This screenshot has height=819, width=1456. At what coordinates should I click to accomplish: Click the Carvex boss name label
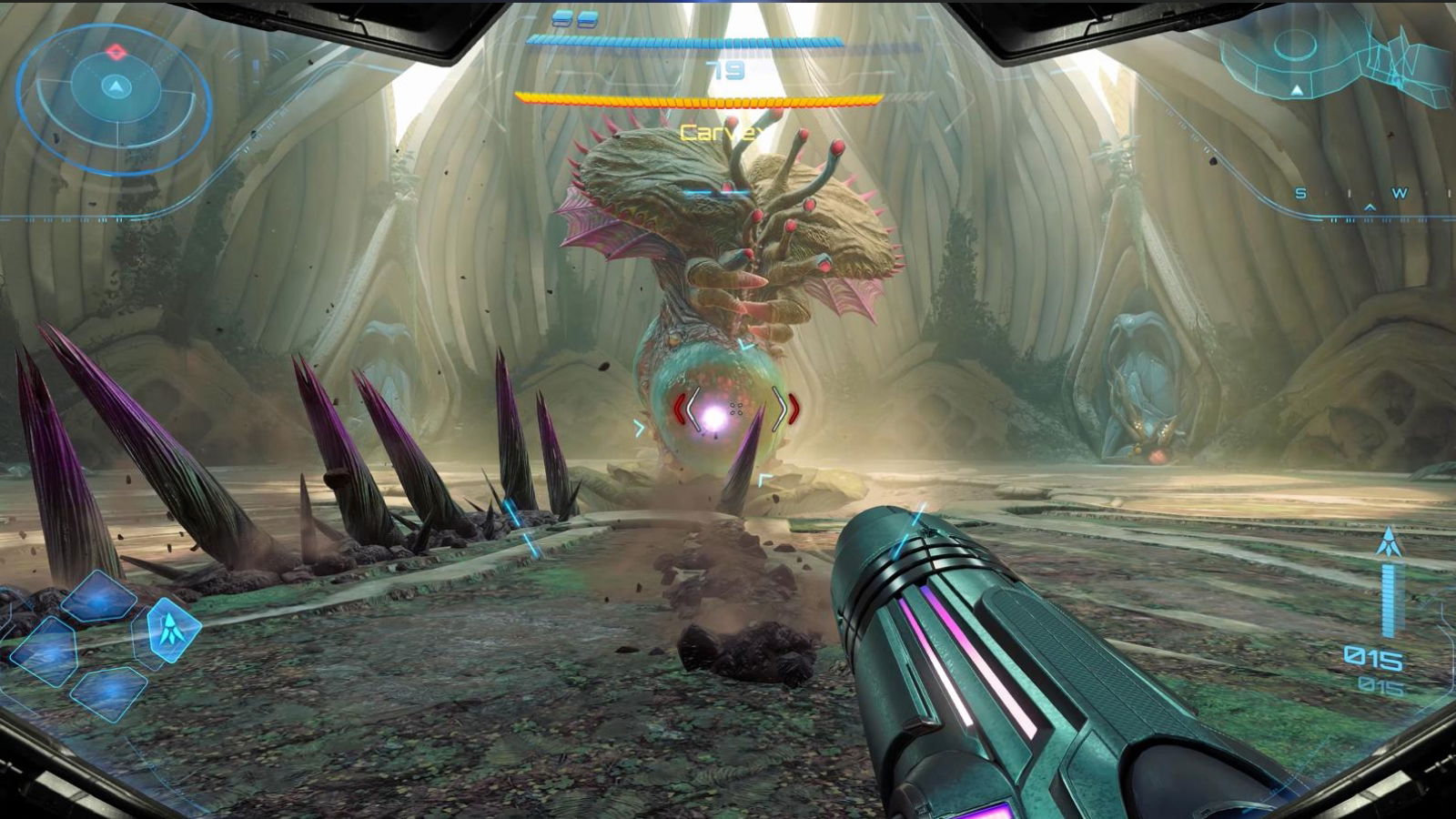click(x=717, y=132)
